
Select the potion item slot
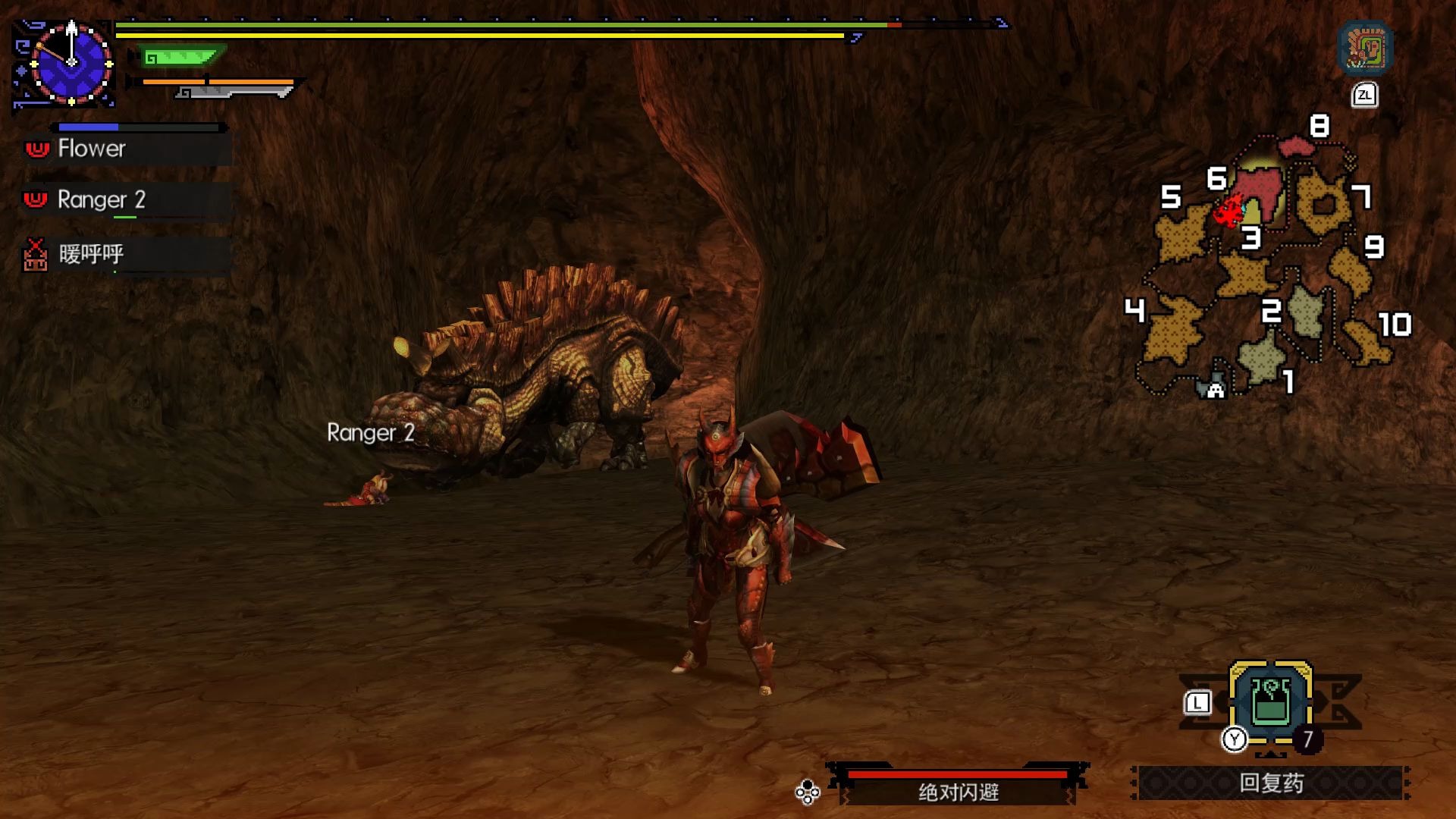pos(1270,701)
